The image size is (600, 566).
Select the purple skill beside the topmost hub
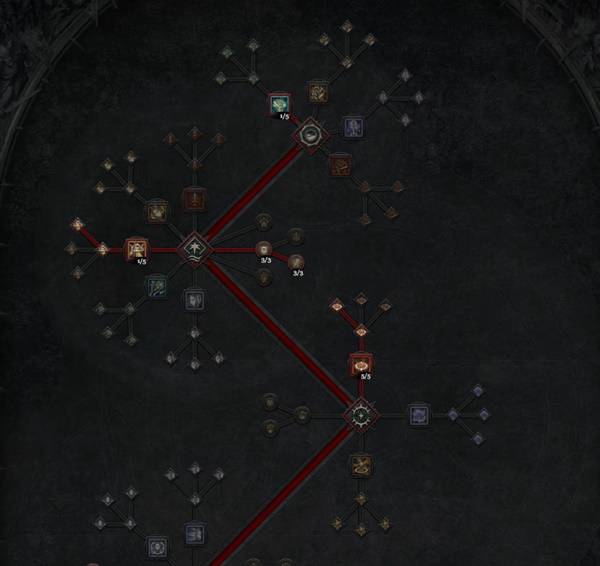[353, 127]
